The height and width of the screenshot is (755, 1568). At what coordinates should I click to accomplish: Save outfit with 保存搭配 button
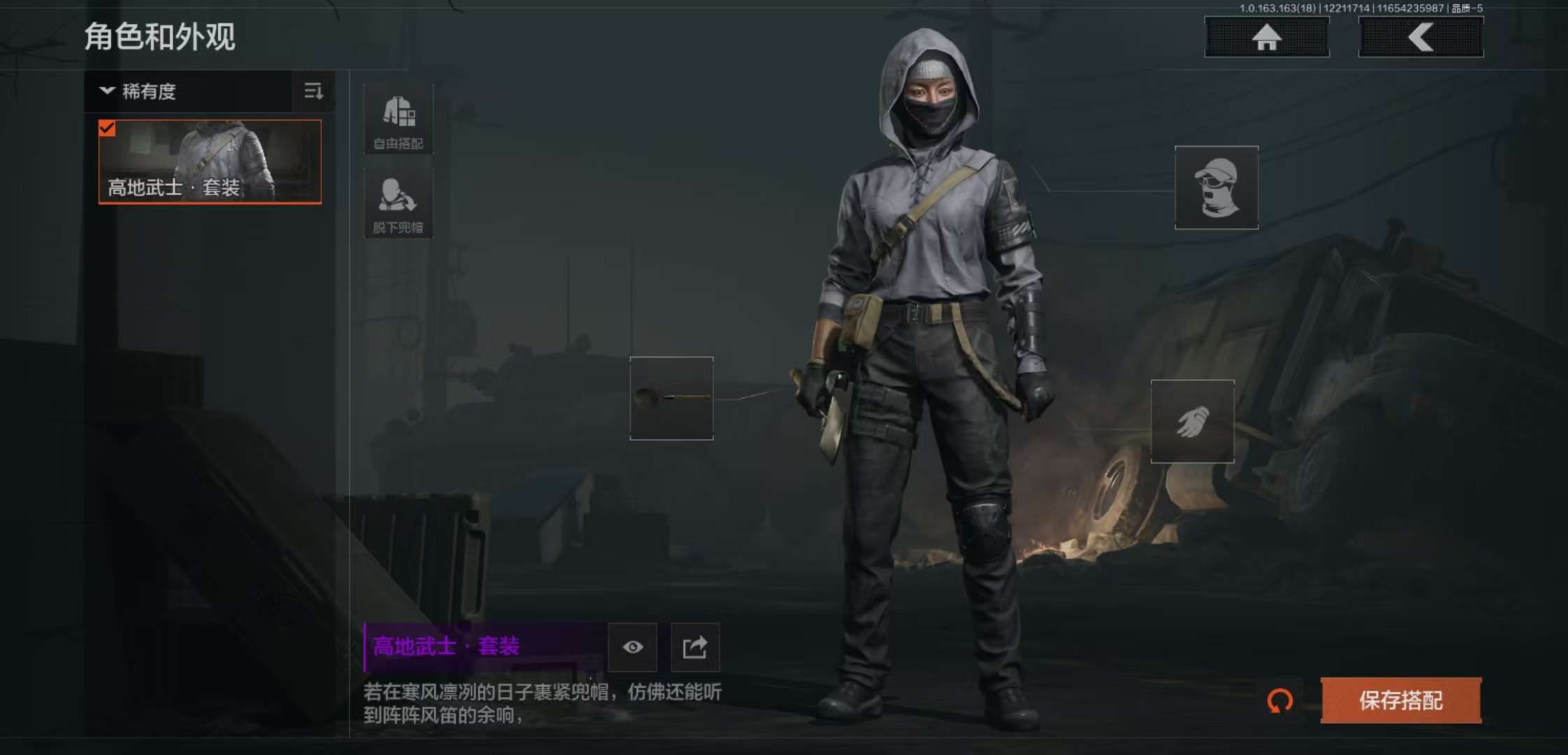point(1400,700)
